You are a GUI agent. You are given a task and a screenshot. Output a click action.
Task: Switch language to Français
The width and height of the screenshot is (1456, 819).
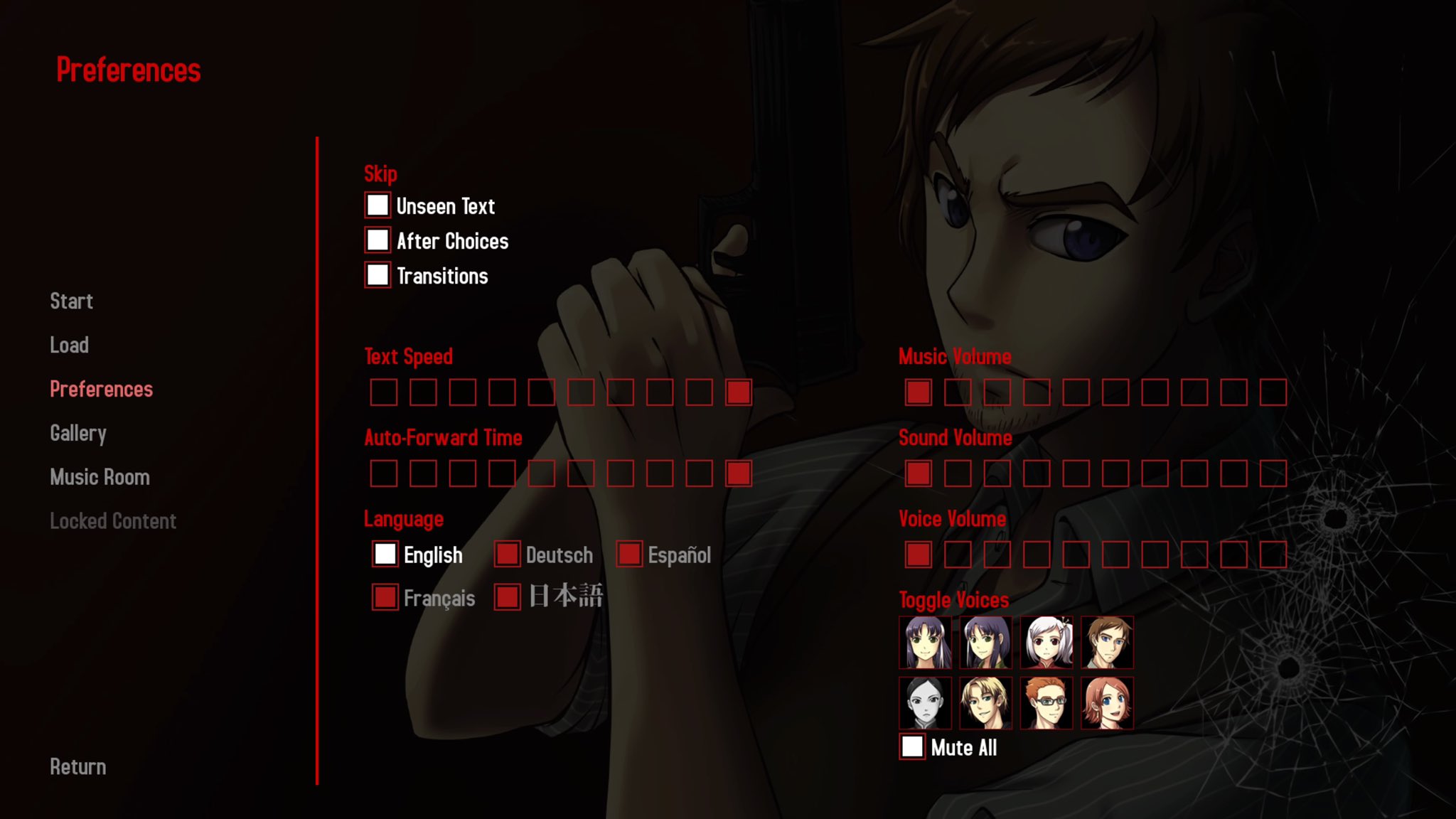(x=385, y=599)
